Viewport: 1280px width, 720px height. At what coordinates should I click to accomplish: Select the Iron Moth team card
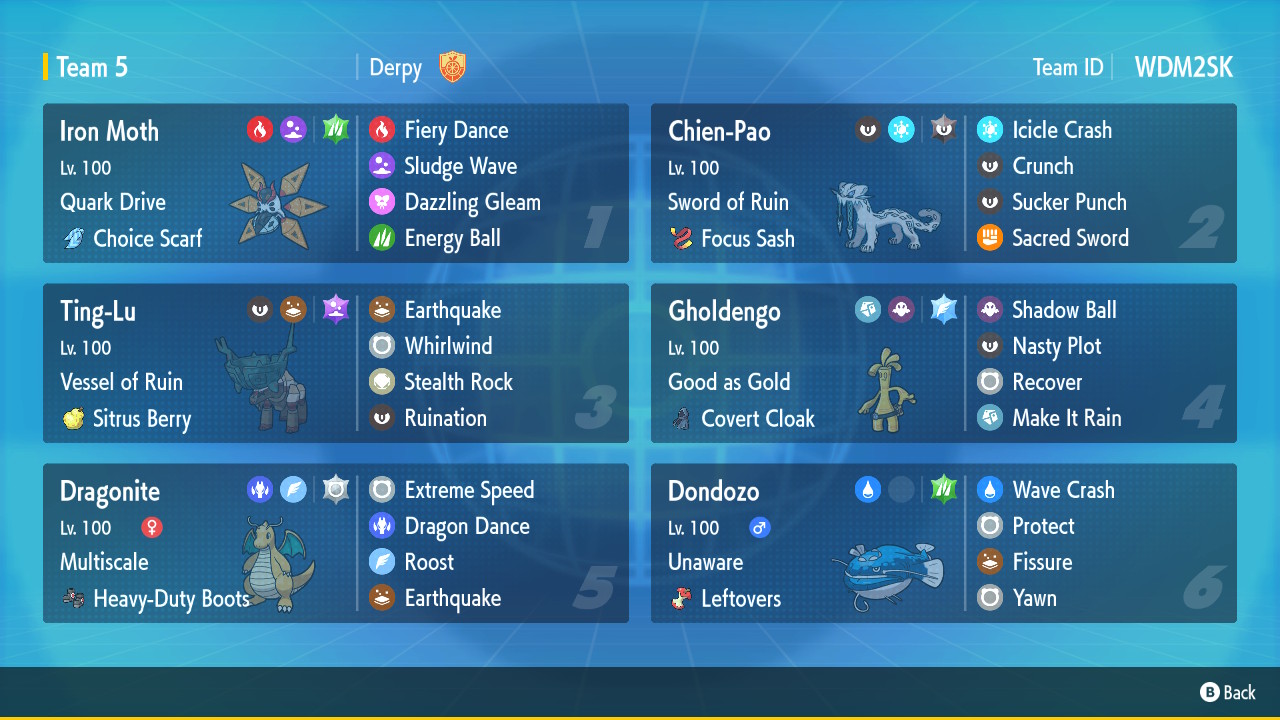tap(335, 183)
